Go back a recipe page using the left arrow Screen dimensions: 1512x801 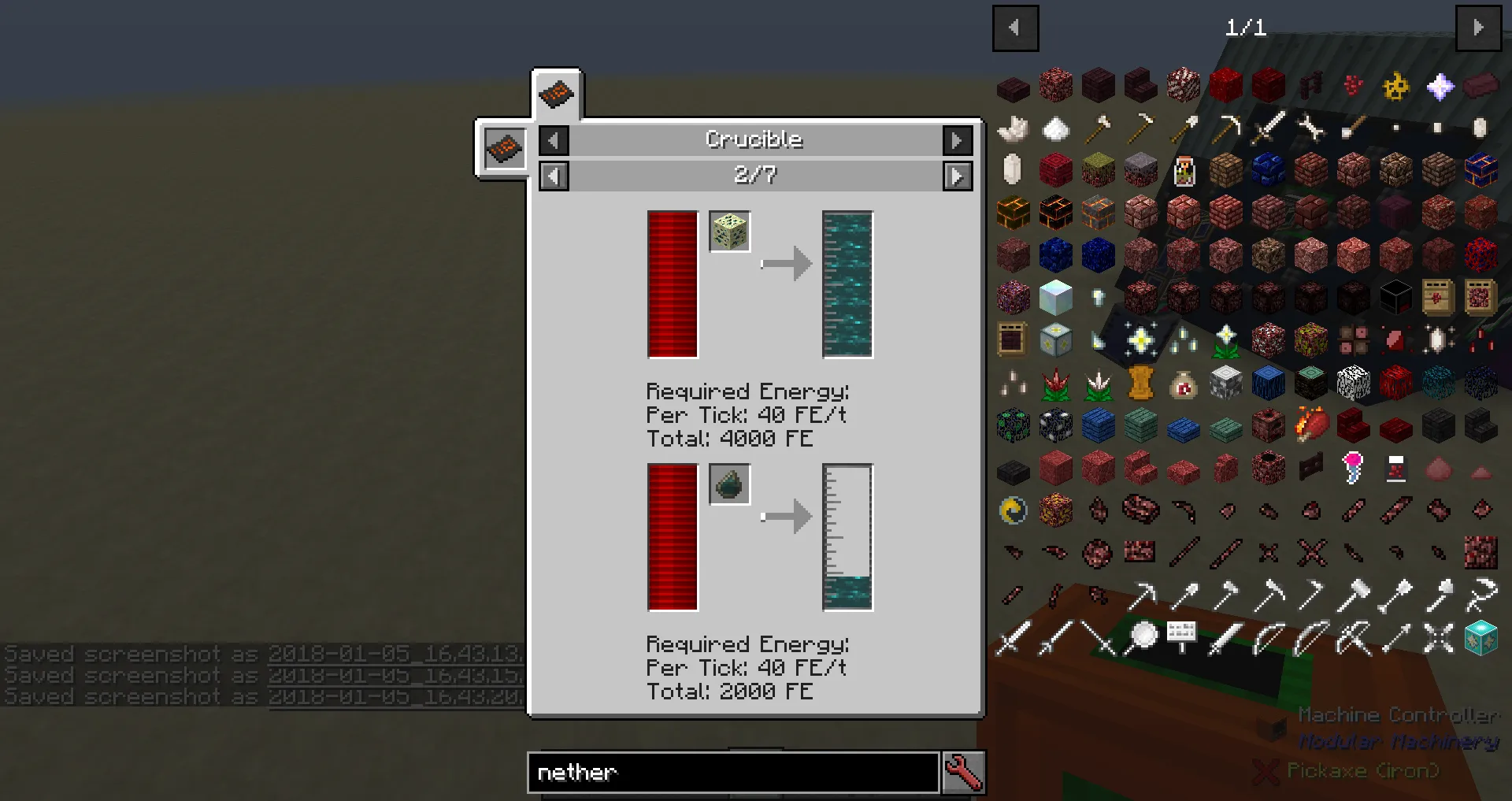click(x=554, y=176)
